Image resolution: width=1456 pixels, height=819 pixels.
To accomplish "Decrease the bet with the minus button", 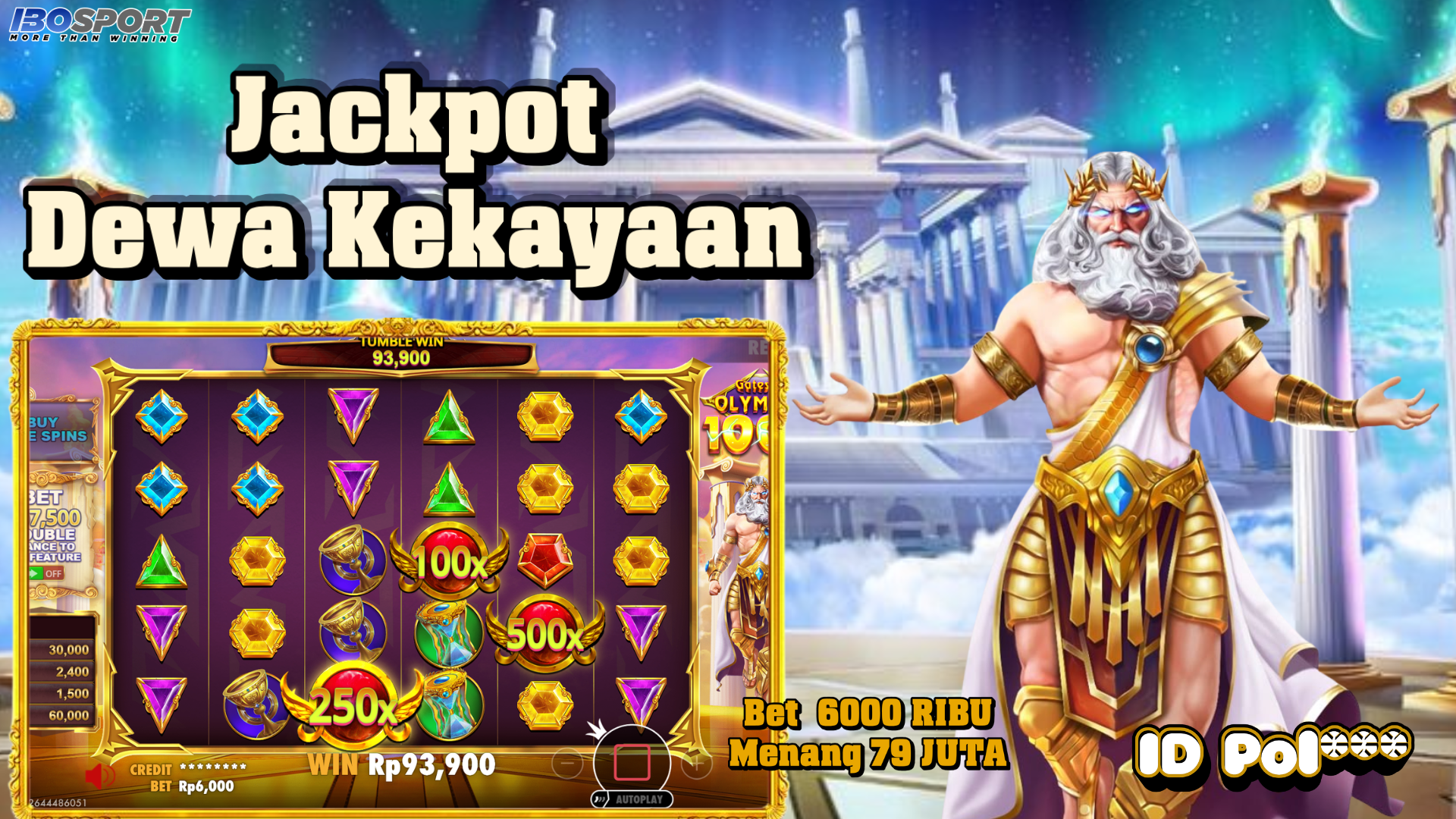I will pos(566,764).
